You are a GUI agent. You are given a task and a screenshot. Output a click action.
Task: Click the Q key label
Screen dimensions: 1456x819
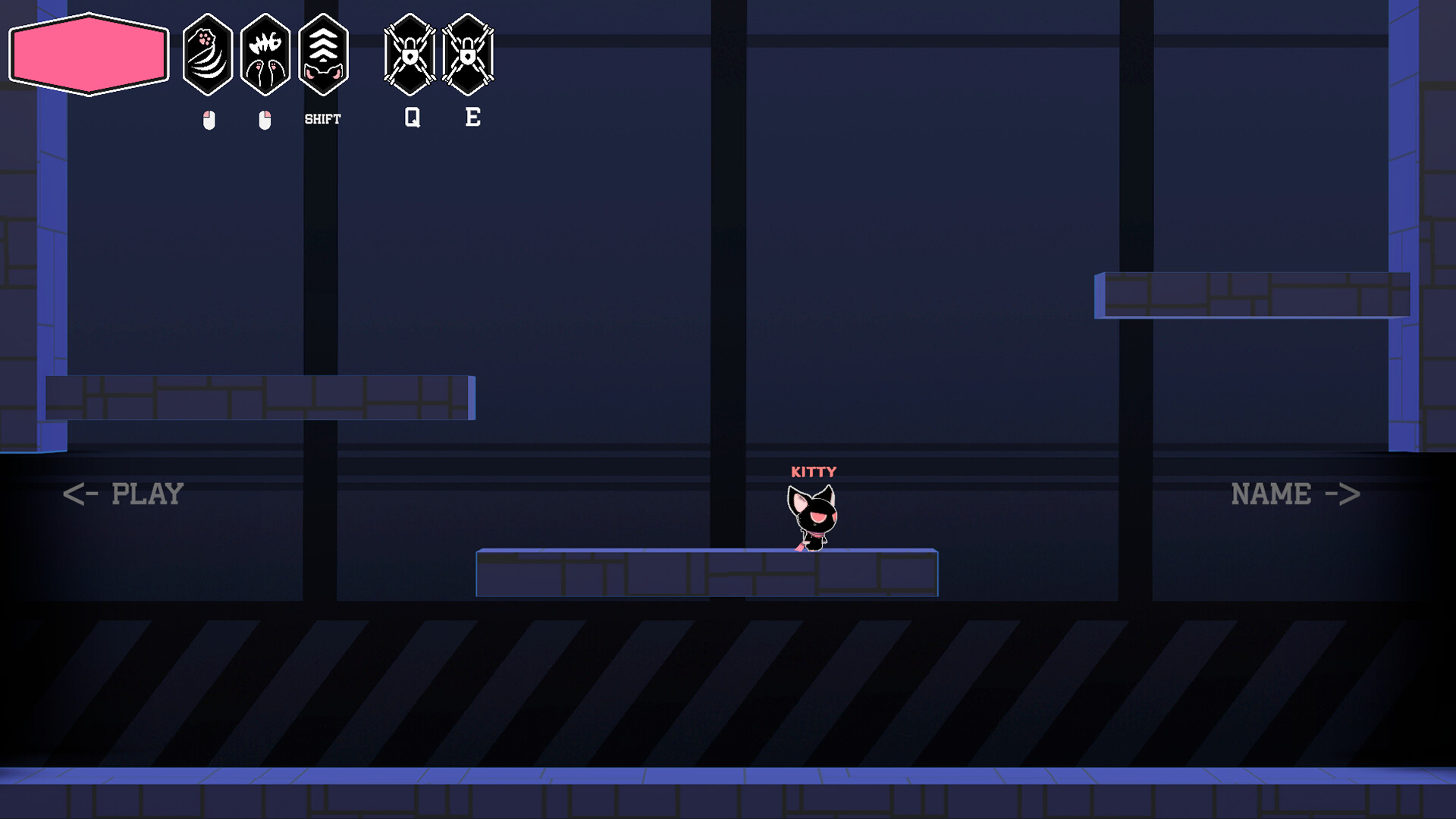[412, 118]
